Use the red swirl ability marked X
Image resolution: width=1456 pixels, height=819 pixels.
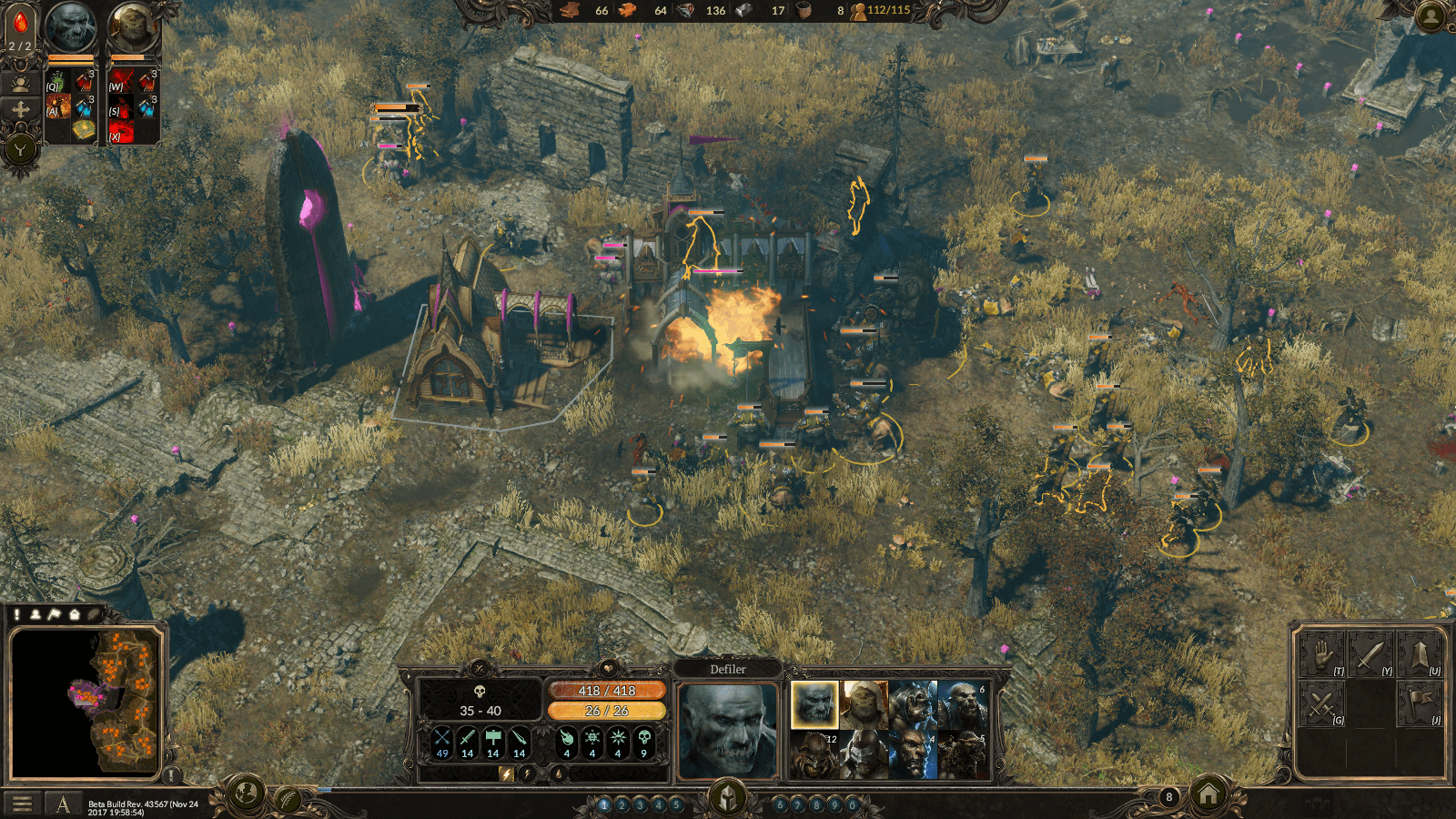click(122, 132)
